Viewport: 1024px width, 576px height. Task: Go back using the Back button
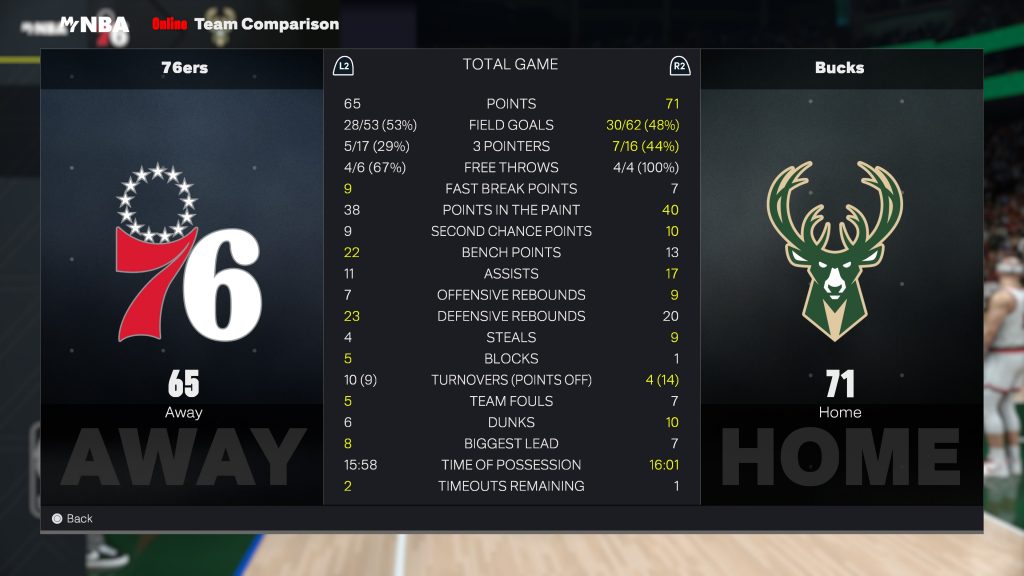[72, 518]
